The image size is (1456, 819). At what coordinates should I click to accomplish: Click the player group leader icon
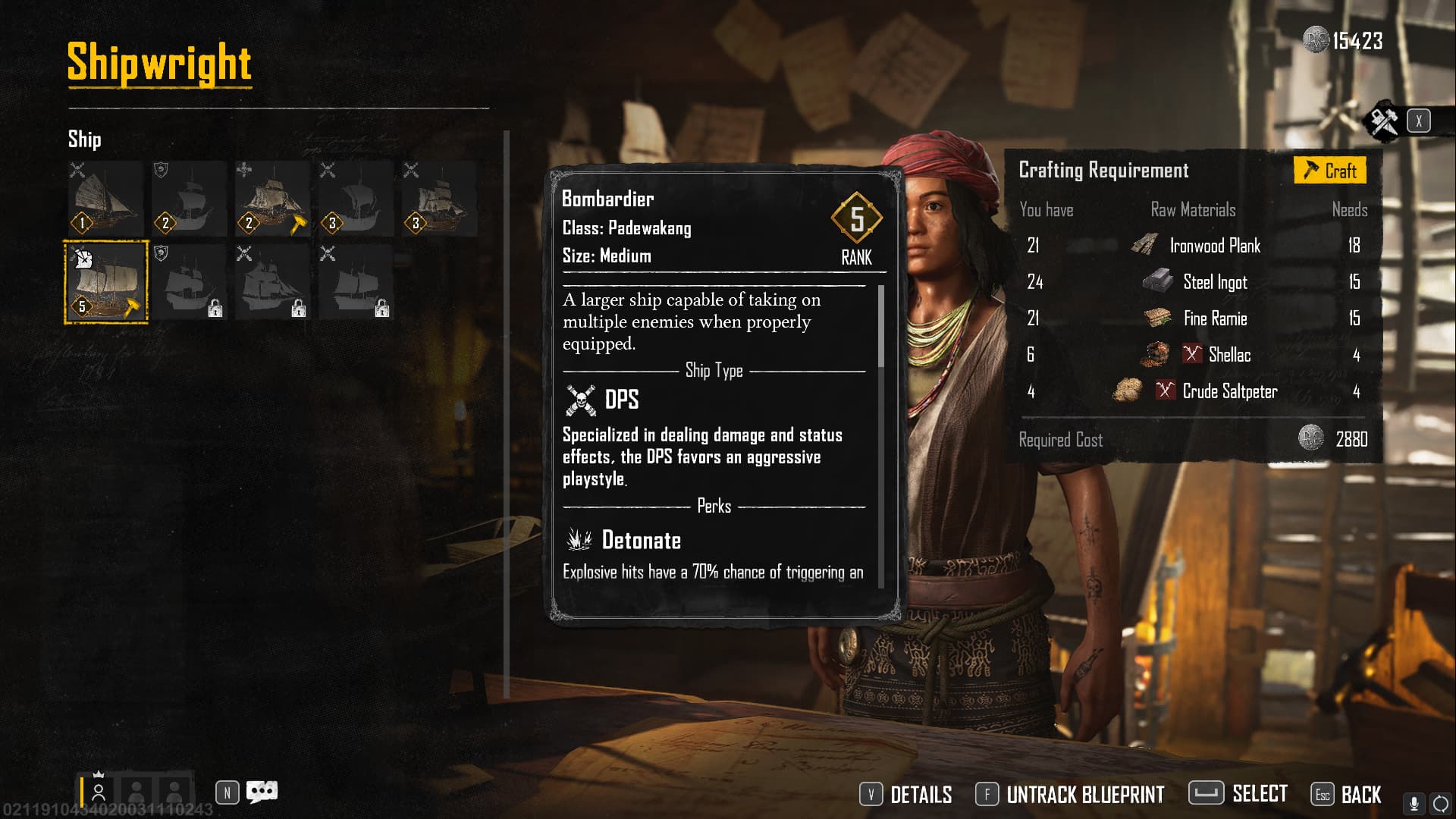point(99,792)
